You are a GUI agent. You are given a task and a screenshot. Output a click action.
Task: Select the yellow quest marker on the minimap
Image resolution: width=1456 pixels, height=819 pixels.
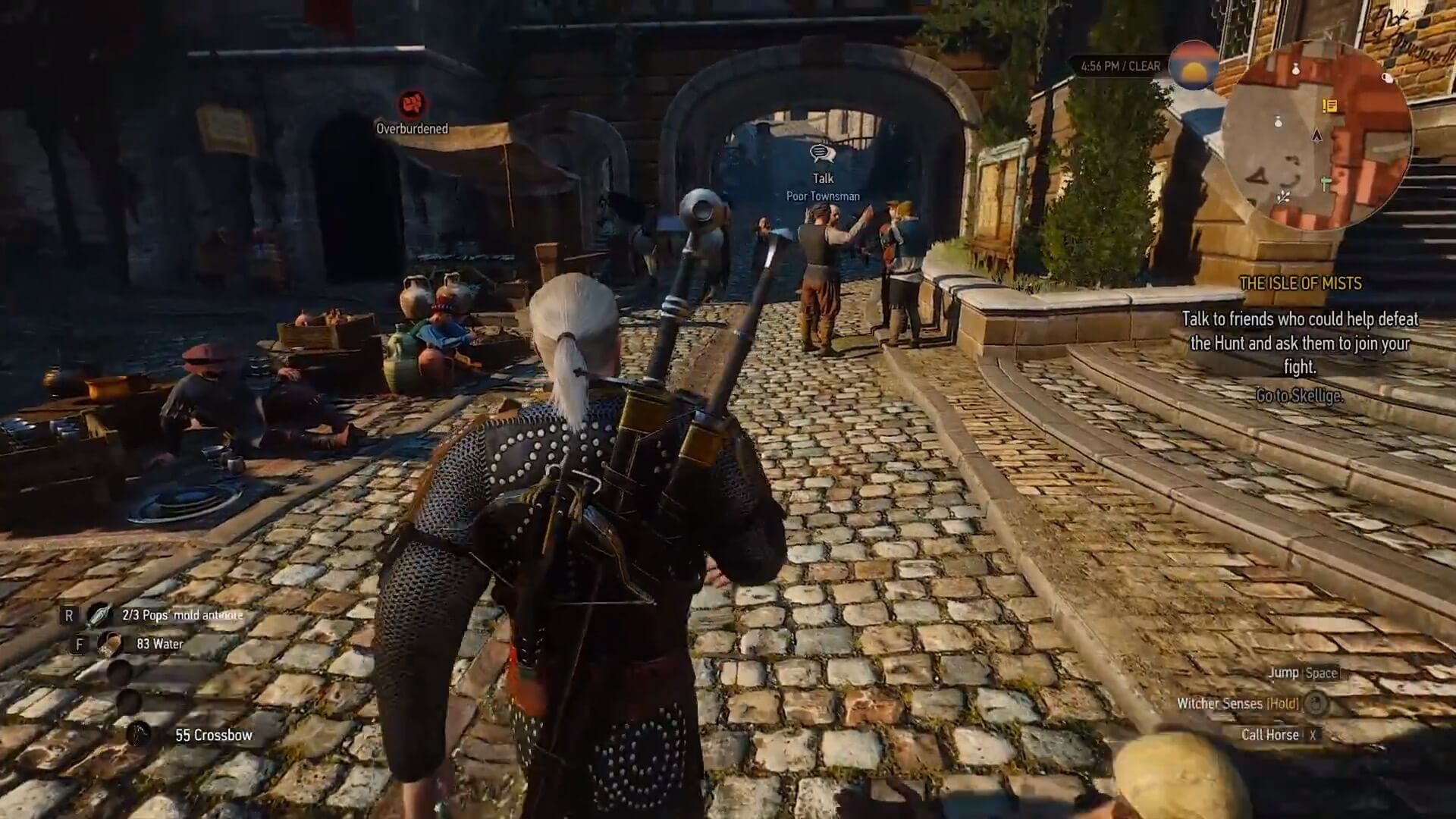1329,105
